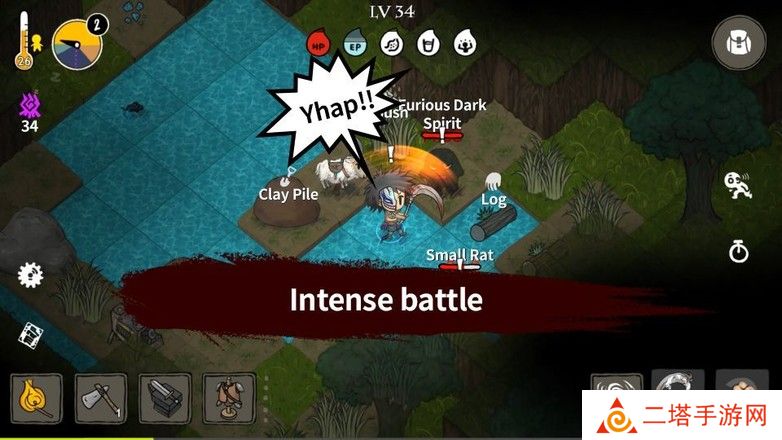Tap the blue EP status icon
This screenshot has width=782, height=440.
point(355,44)
